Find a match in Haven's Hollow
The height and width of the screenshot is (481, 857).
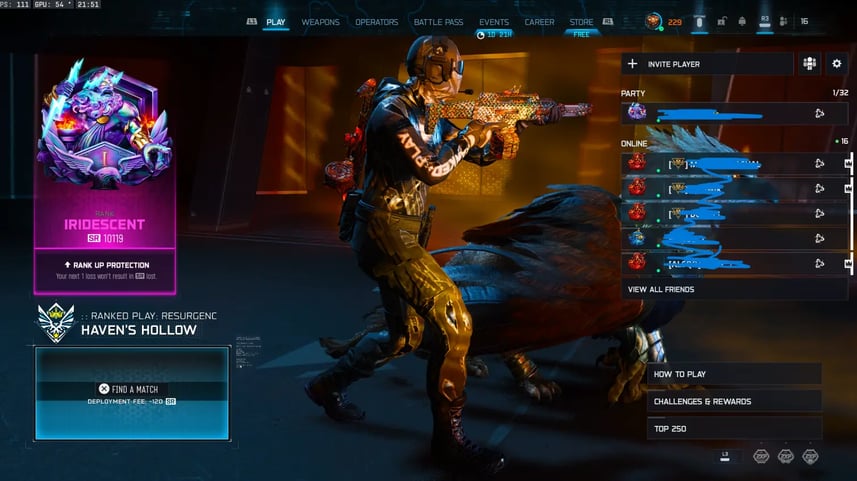click(132, 389)
